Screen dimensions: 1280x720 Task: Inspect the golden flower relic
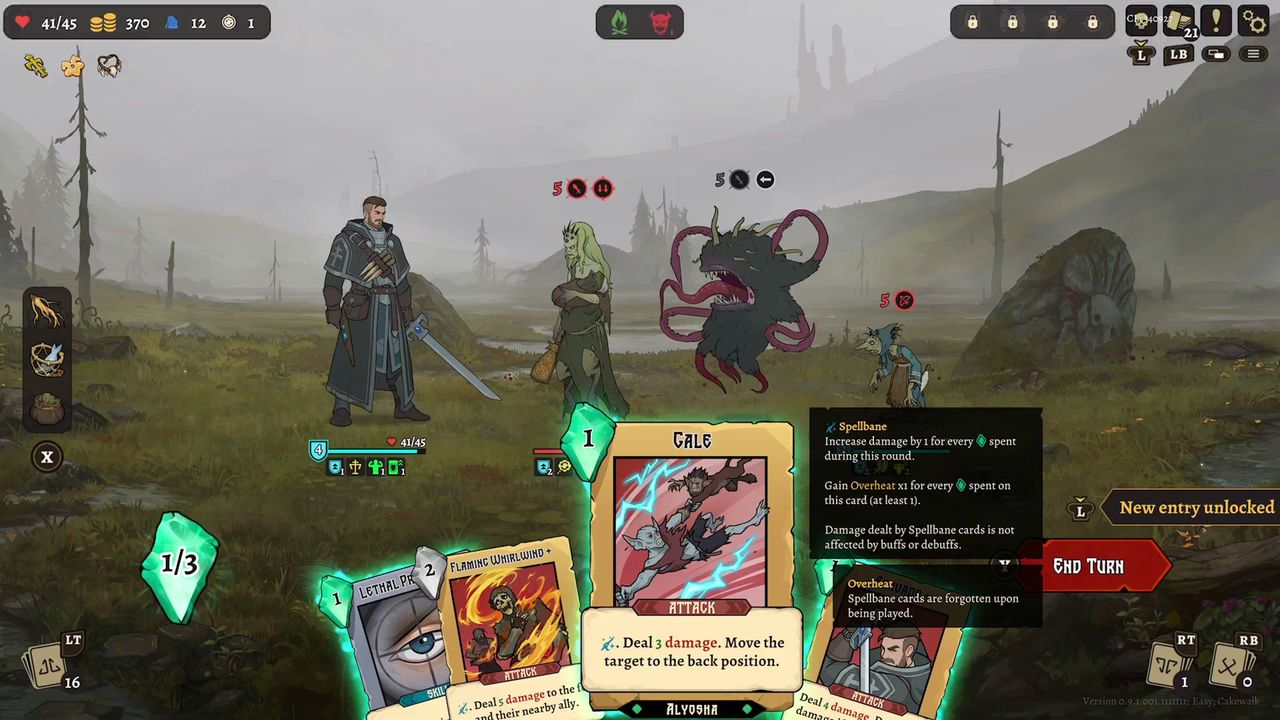[x=72, y=66]
